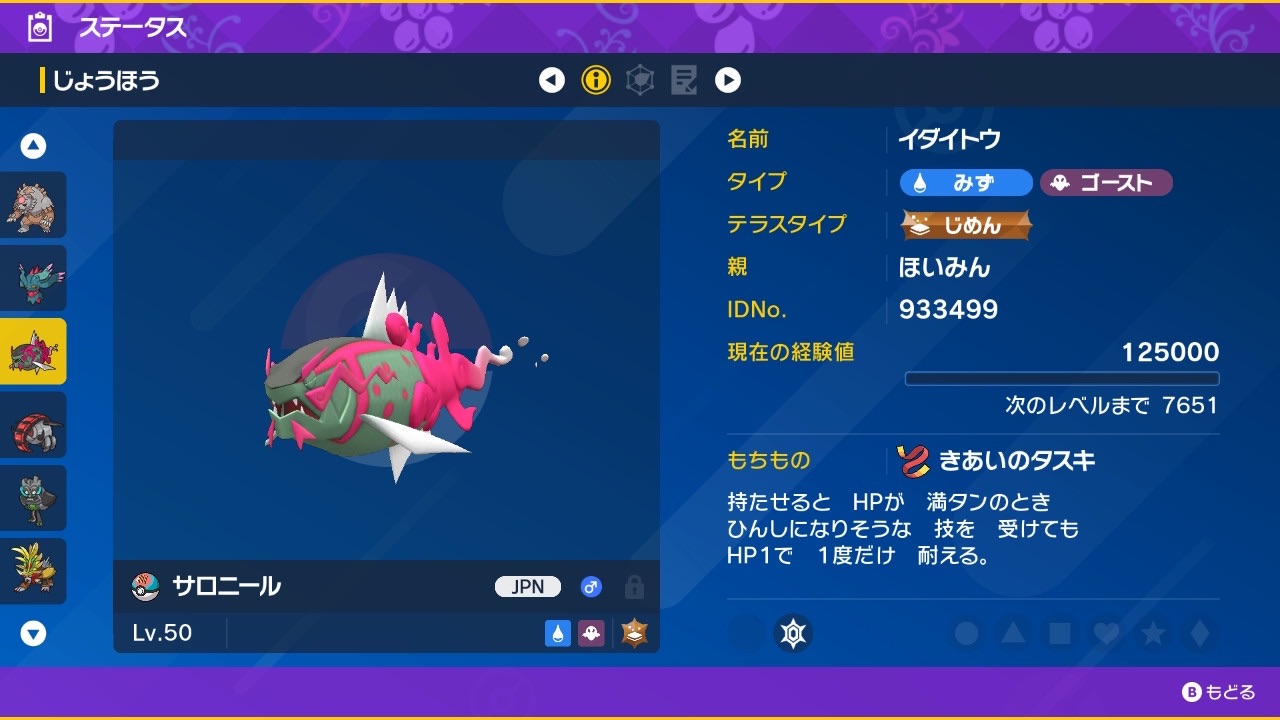Click the experience progress bar
This screenshot has height=720, width=1280.
point(1062,378)
